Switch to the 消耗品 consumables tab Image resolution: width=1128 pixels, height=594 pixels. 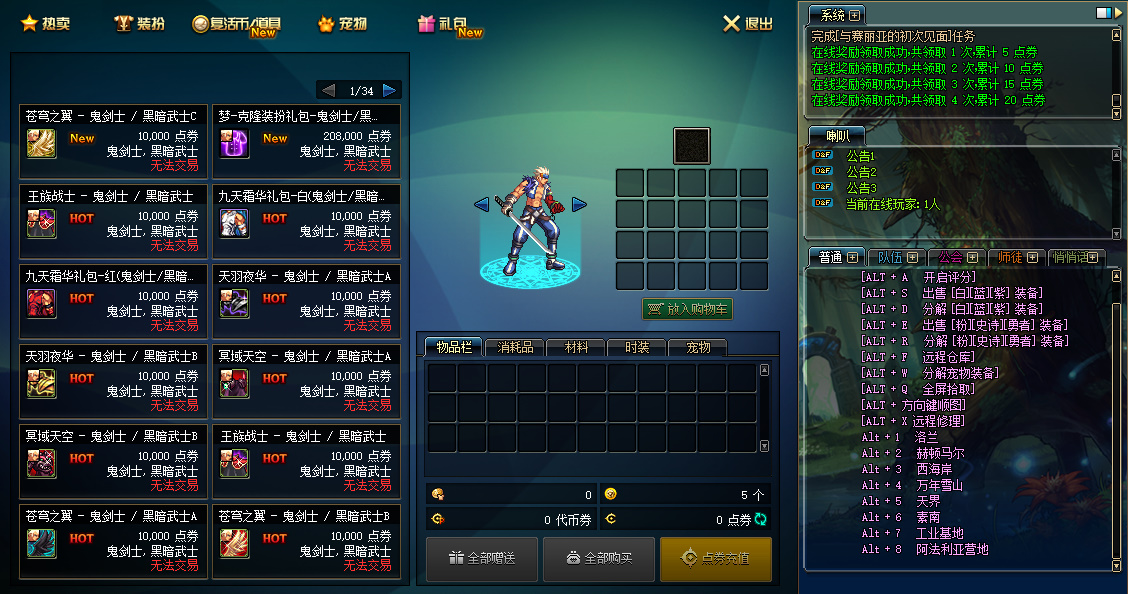514,347
